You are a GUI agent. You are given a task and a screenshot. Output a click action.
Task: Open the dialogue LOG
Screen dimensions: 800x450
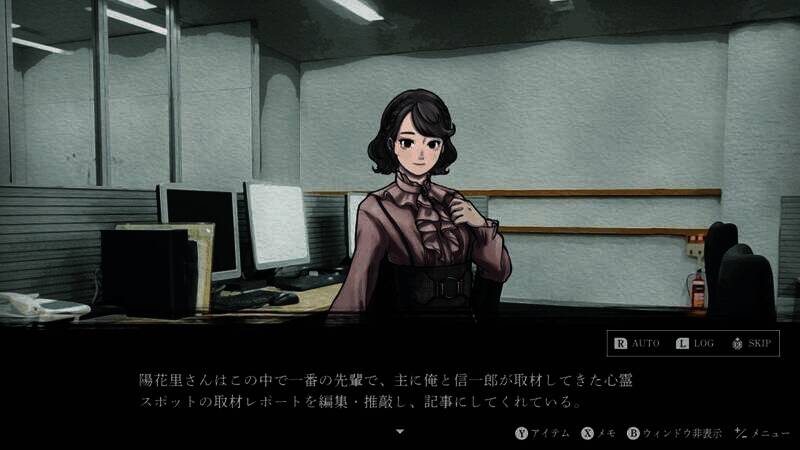(695, 344)
